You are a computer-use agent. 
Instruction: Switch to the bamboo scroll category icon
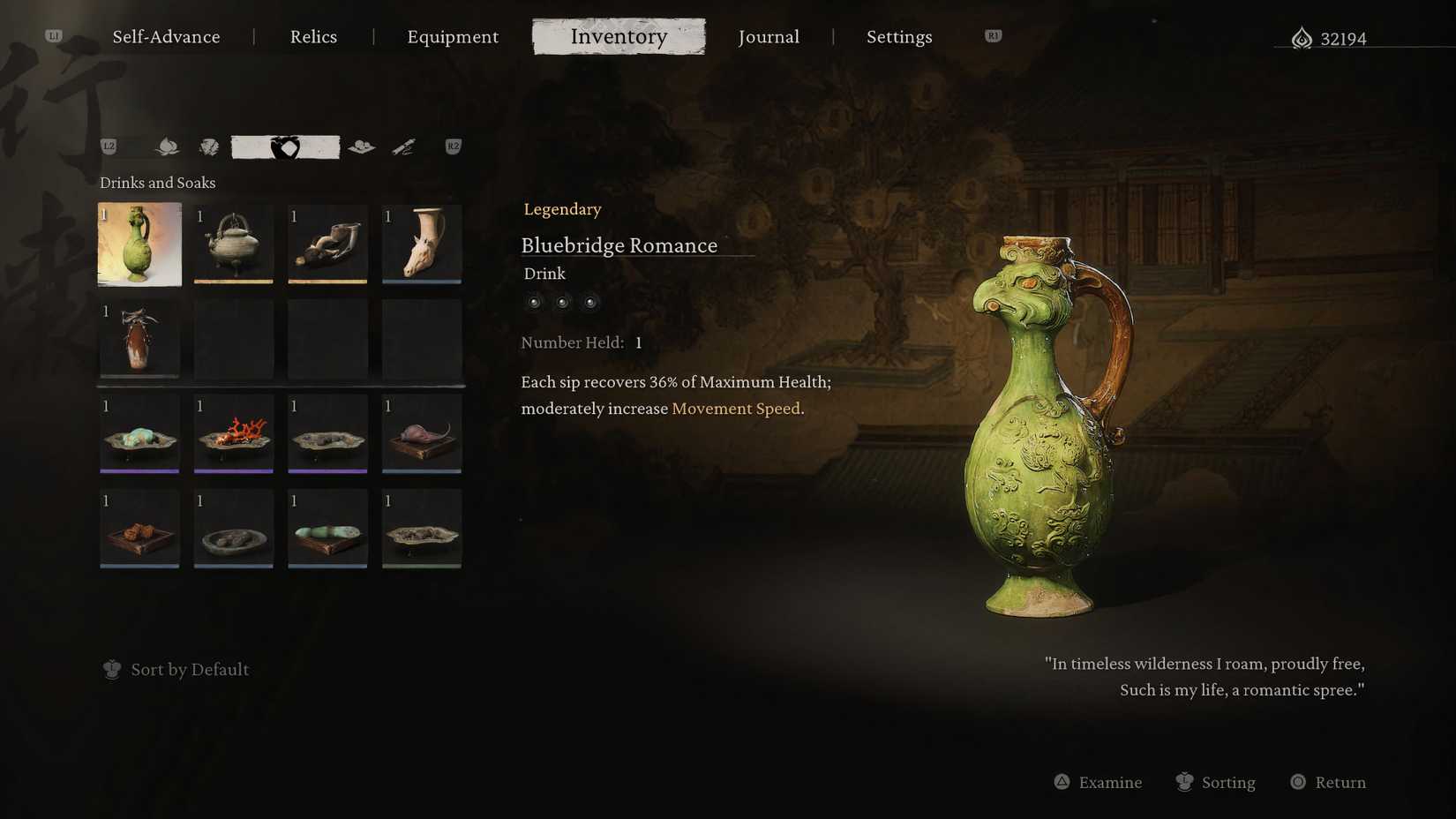(403, 147)
